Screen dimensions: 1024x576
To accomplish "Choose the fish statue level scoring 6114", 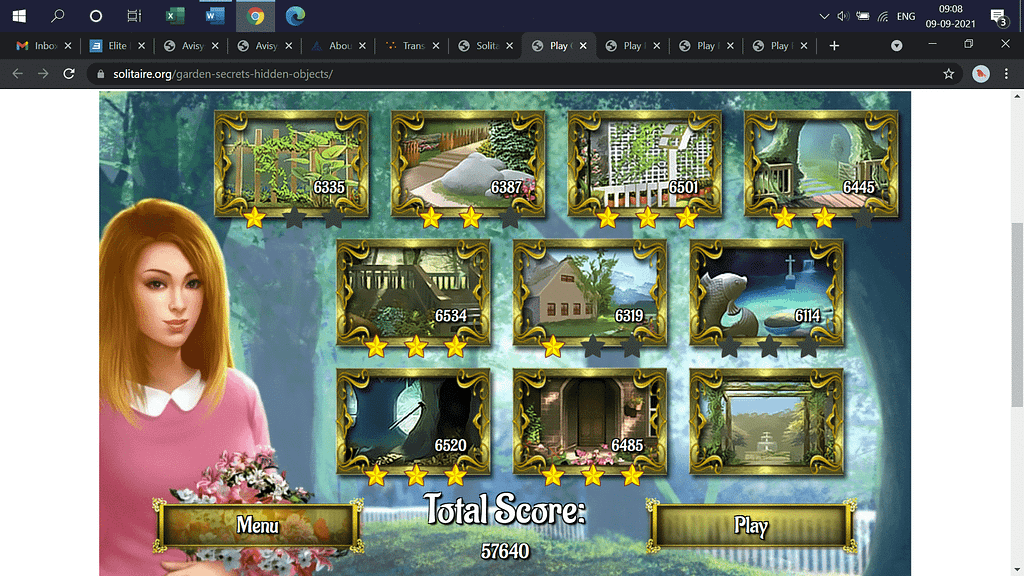I will (x=767, y=292).
